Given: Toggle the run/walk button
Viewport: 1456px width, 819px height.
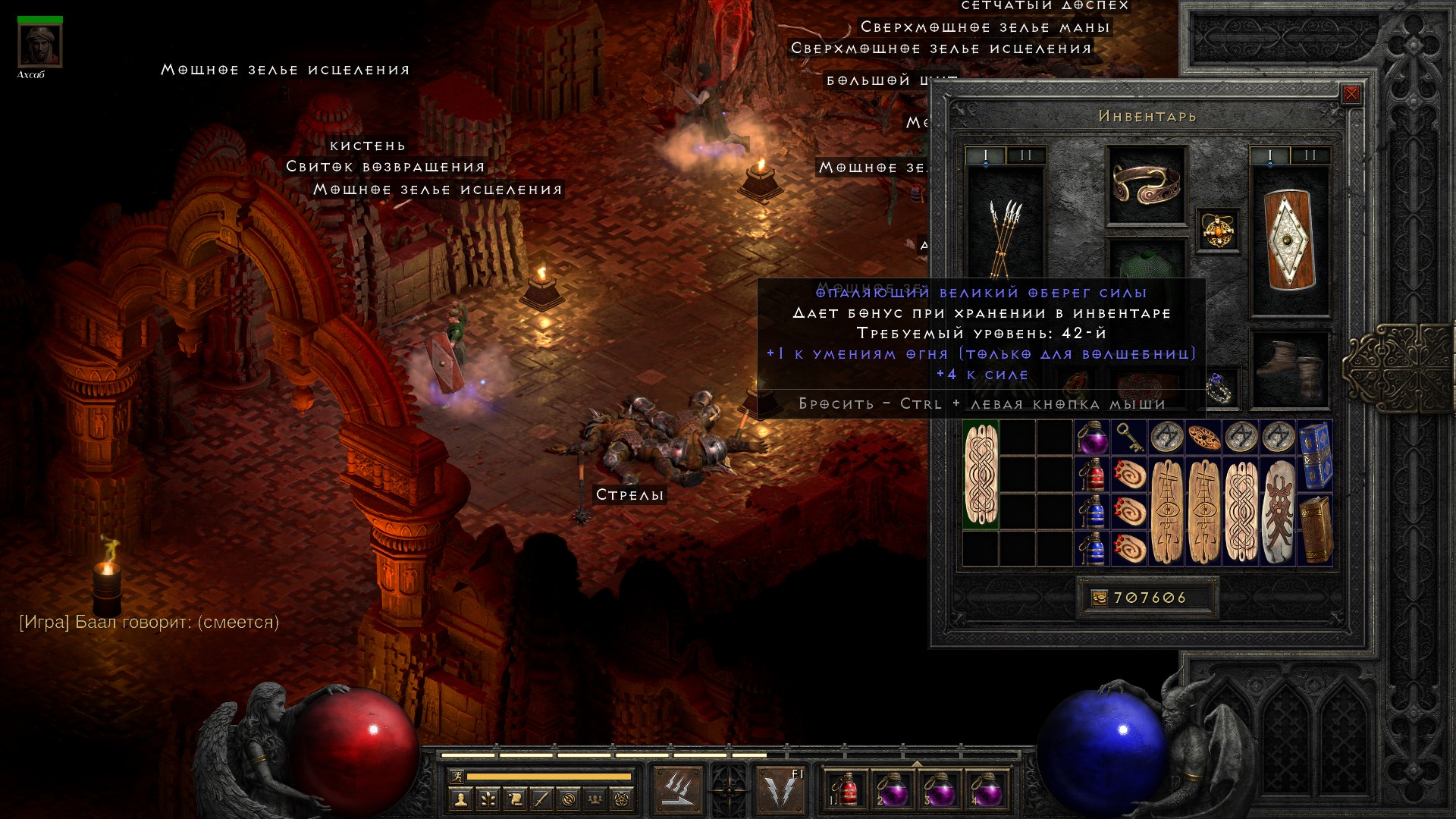Looking at the screenshot, I should click(x=457, y=777).
